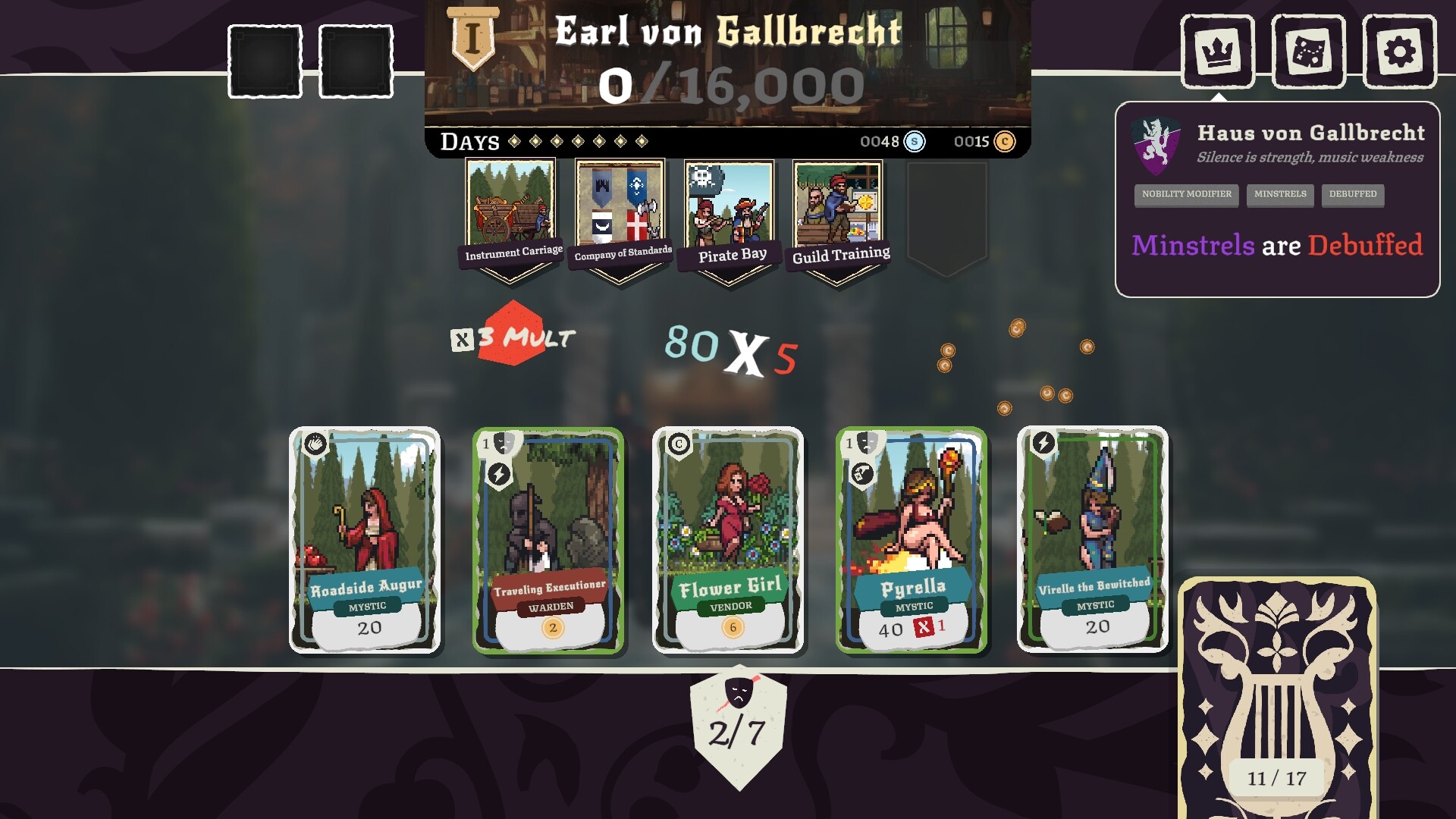Toggle the DEBUFFED tag on the faction panel

(1354, 195)
